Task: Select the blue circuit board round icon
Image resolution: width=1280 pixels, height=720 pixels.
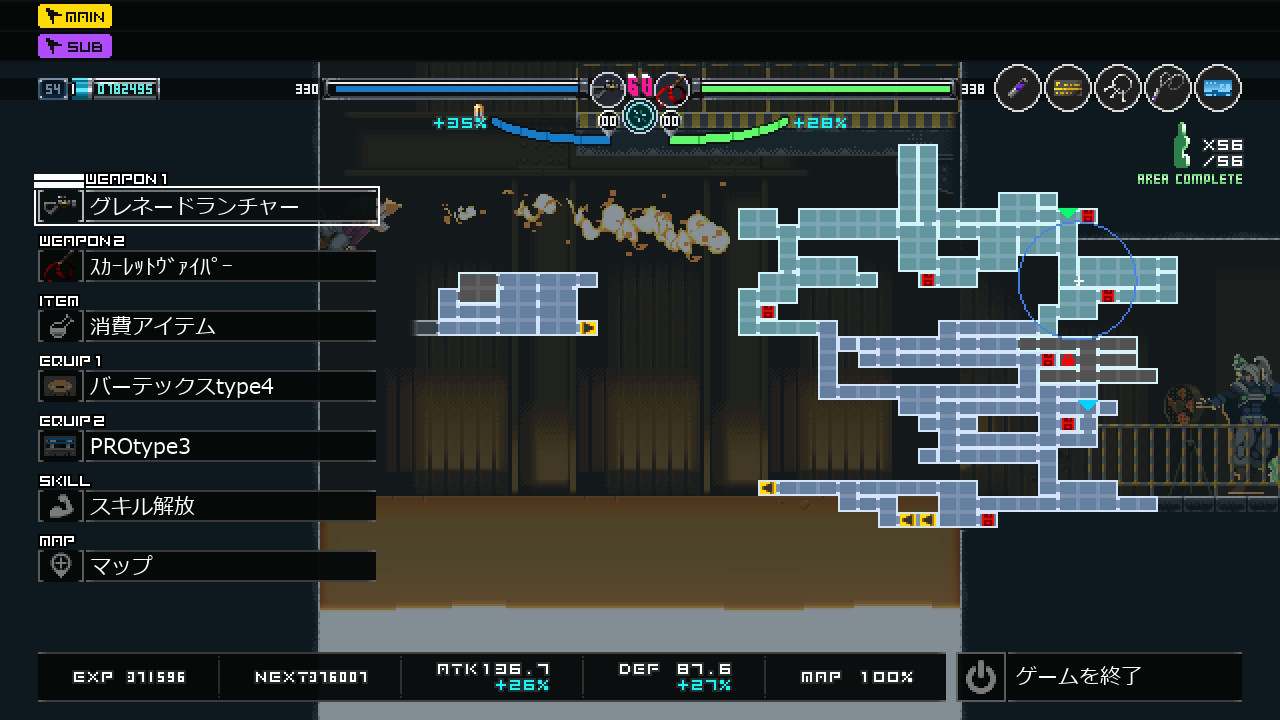Action: [1217, 88]
